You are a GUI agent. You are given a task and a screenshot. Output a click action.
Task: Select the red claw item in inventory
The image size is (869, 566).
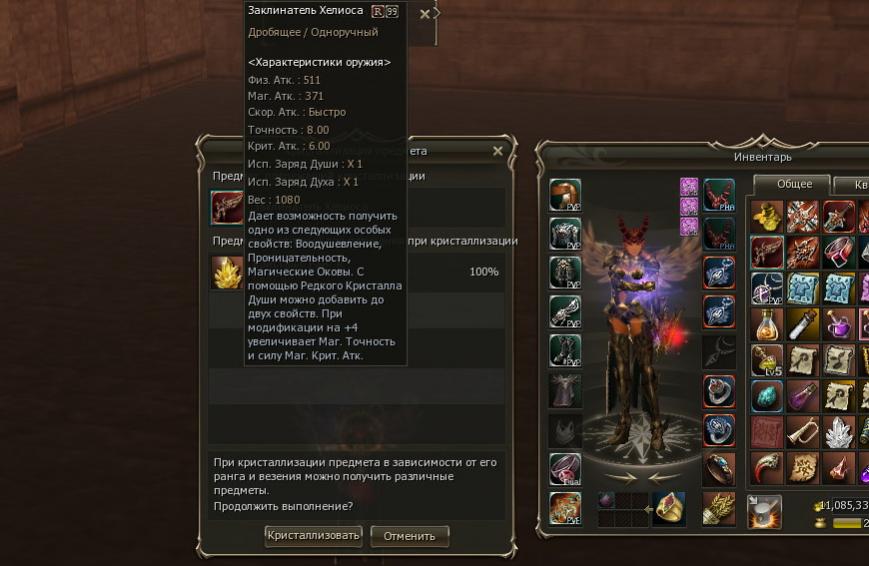pyautogui.click(x=767, y=468)
